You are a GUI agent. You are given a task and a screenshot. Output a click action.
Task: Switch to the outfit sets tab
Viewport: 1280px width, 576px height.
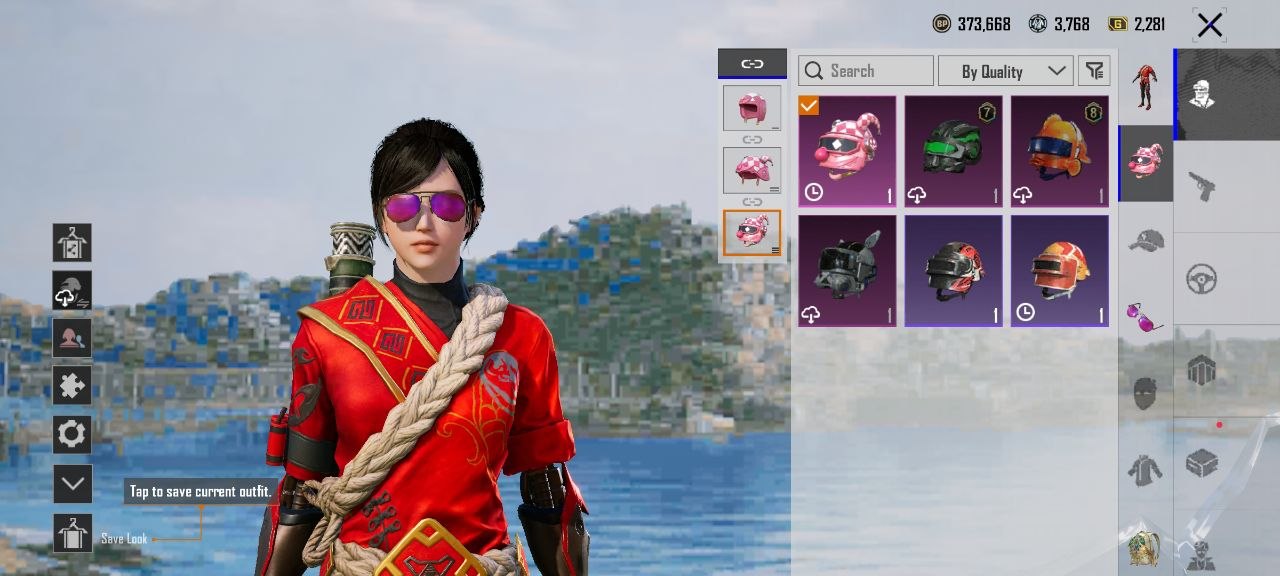[x=1145, y=87]
